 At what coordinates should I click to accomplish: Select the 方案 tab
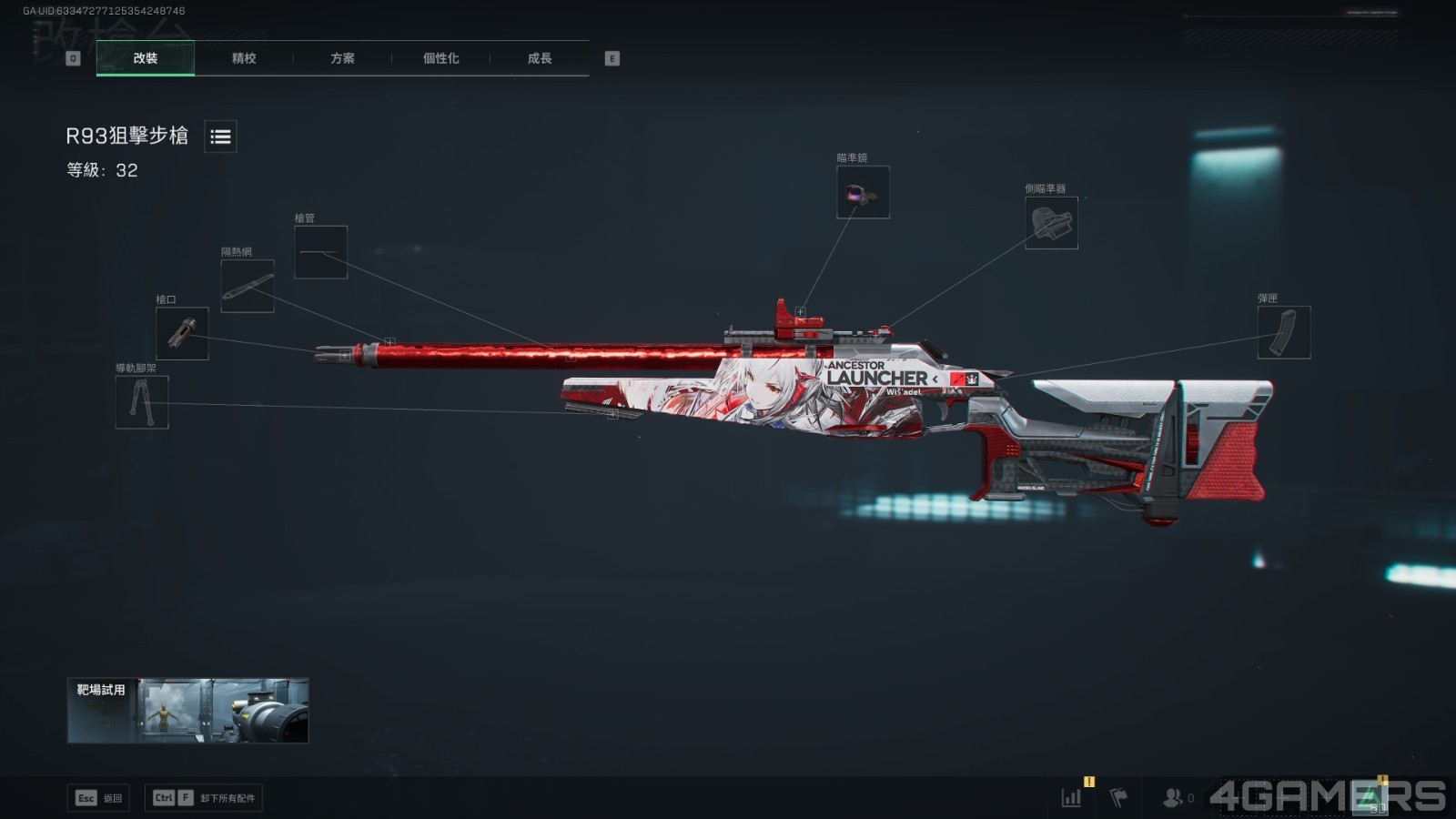point(342,58)
